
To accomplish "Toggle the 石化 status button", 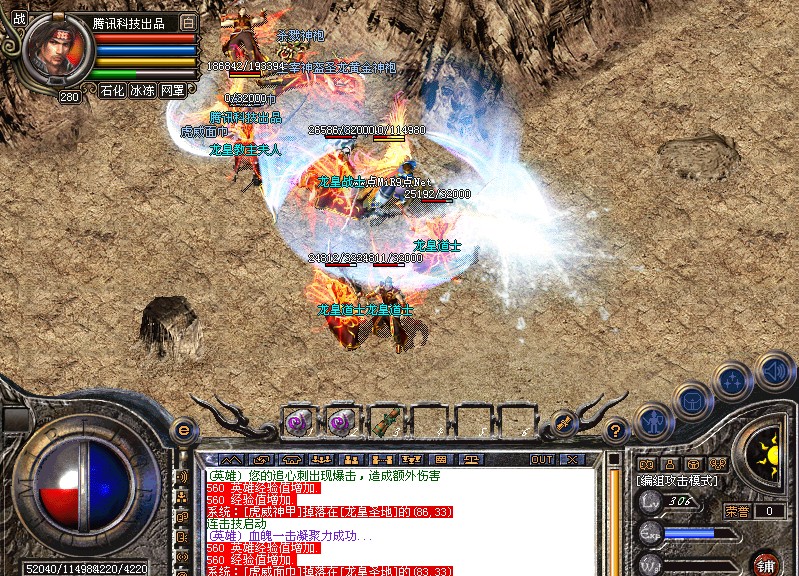I will 112,90.
